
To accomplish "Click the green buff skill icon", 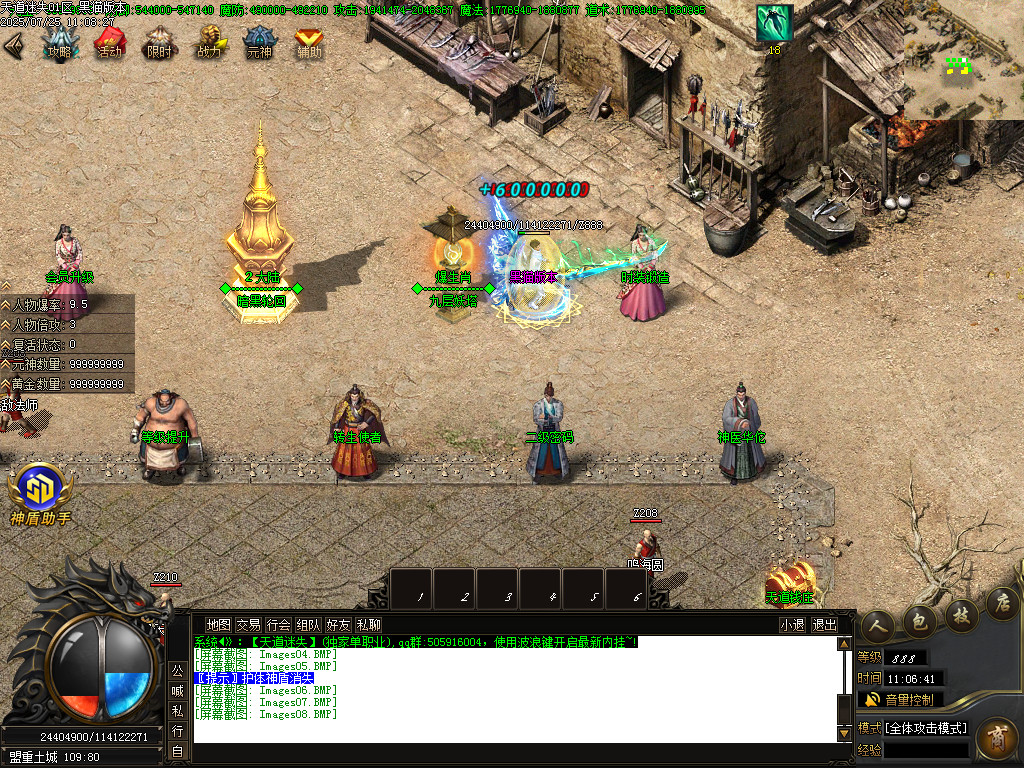I will (x=774, y=23).
